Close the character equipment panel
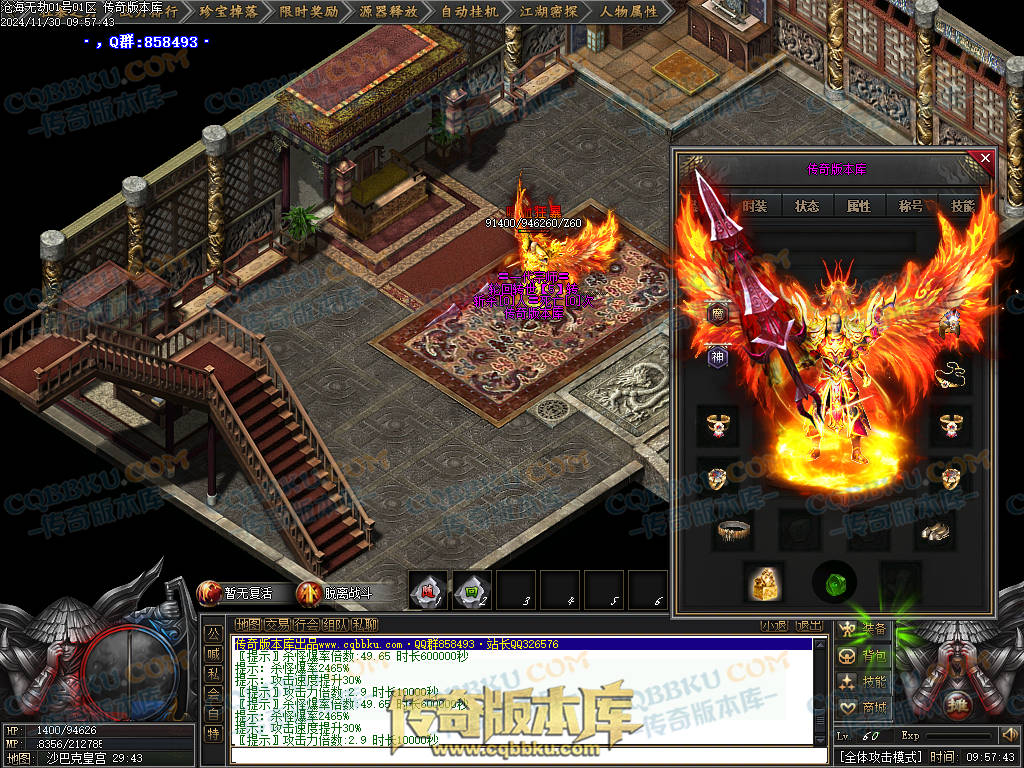The image size is (1024, 768). (x=985, y=158)
